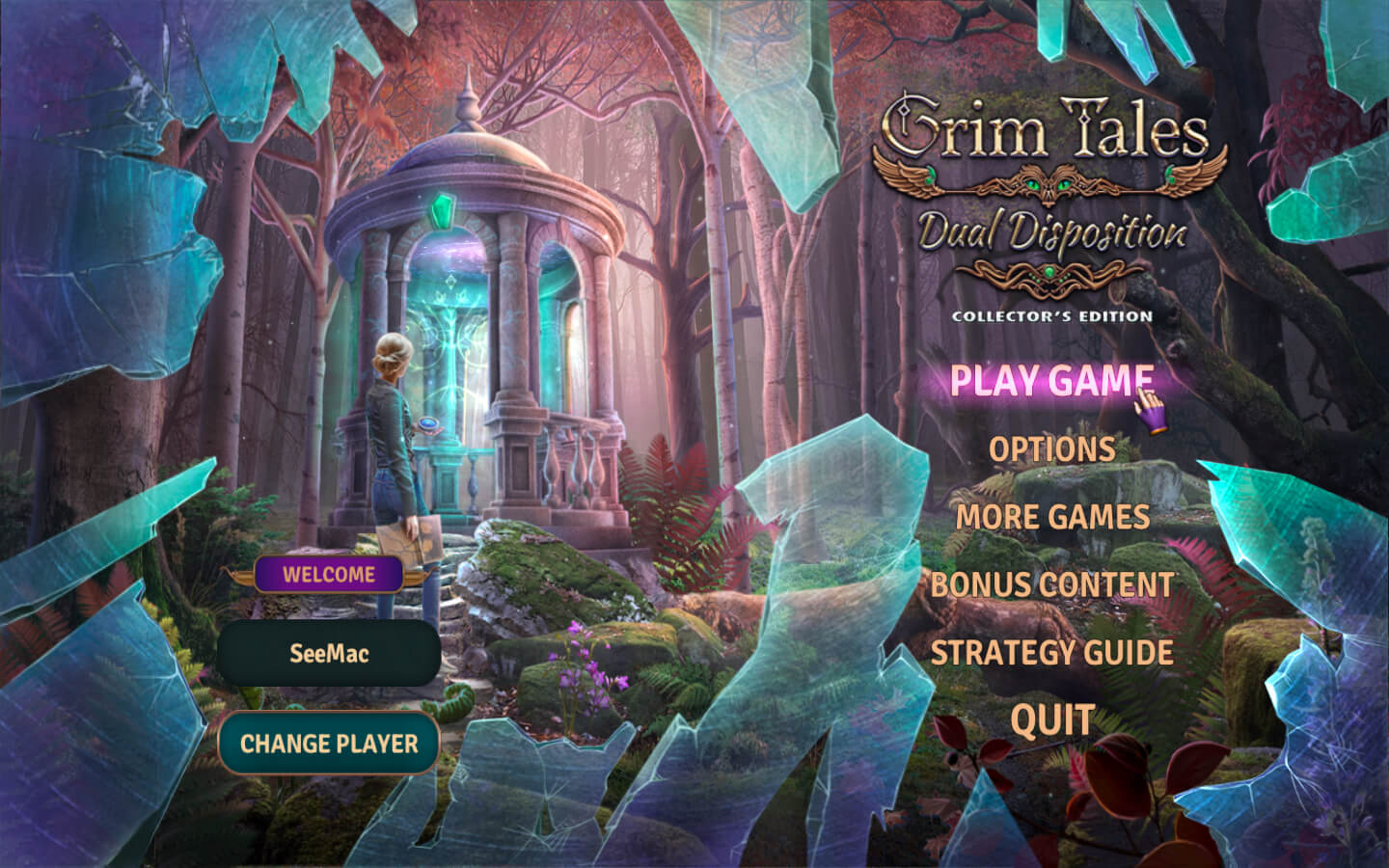Open the Bonus Content section

tap(1051, 584)
